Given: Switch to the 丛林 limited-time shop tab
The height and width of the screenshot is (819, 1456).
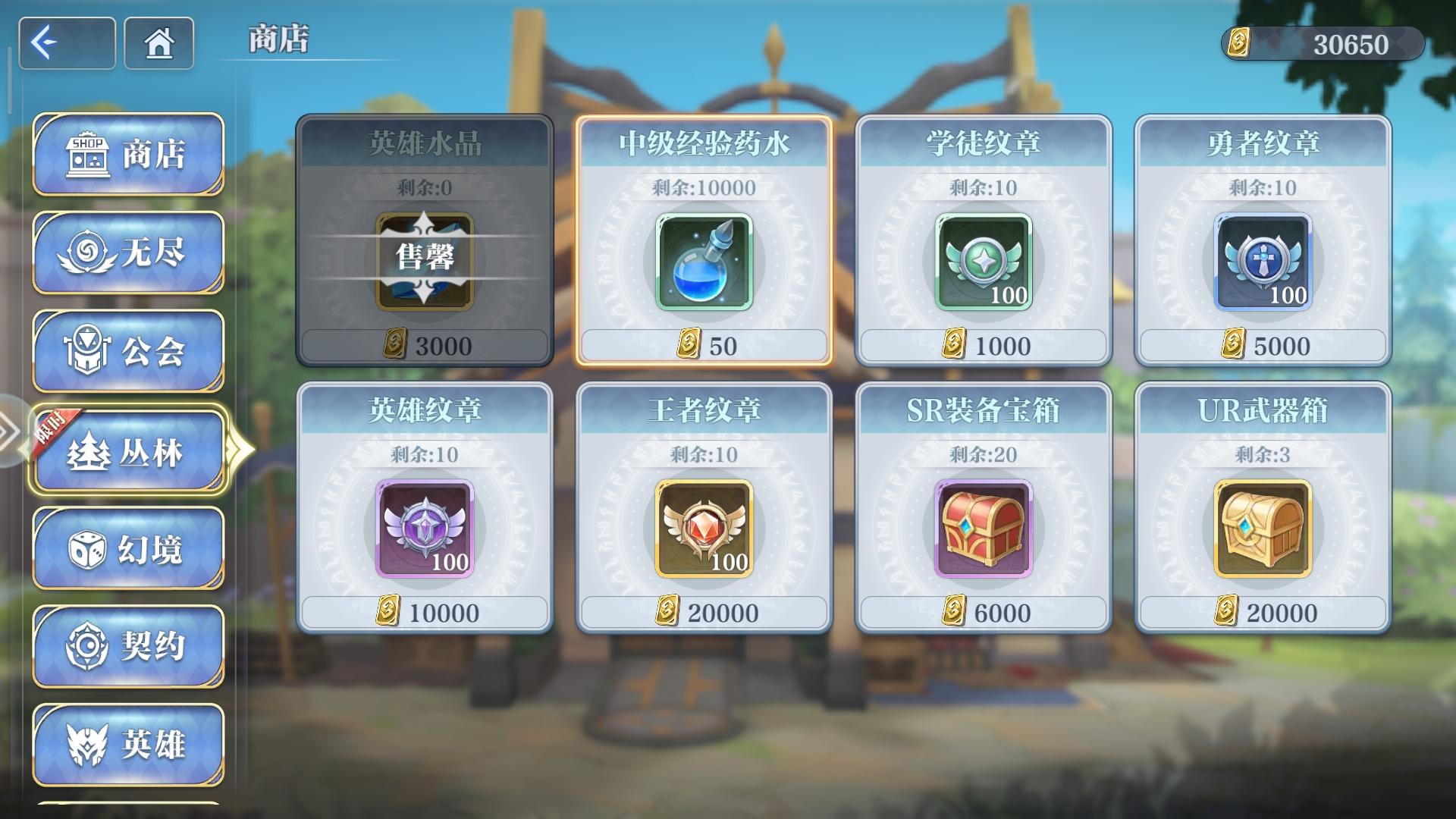Looking at the screenshot, I should 129,449.
